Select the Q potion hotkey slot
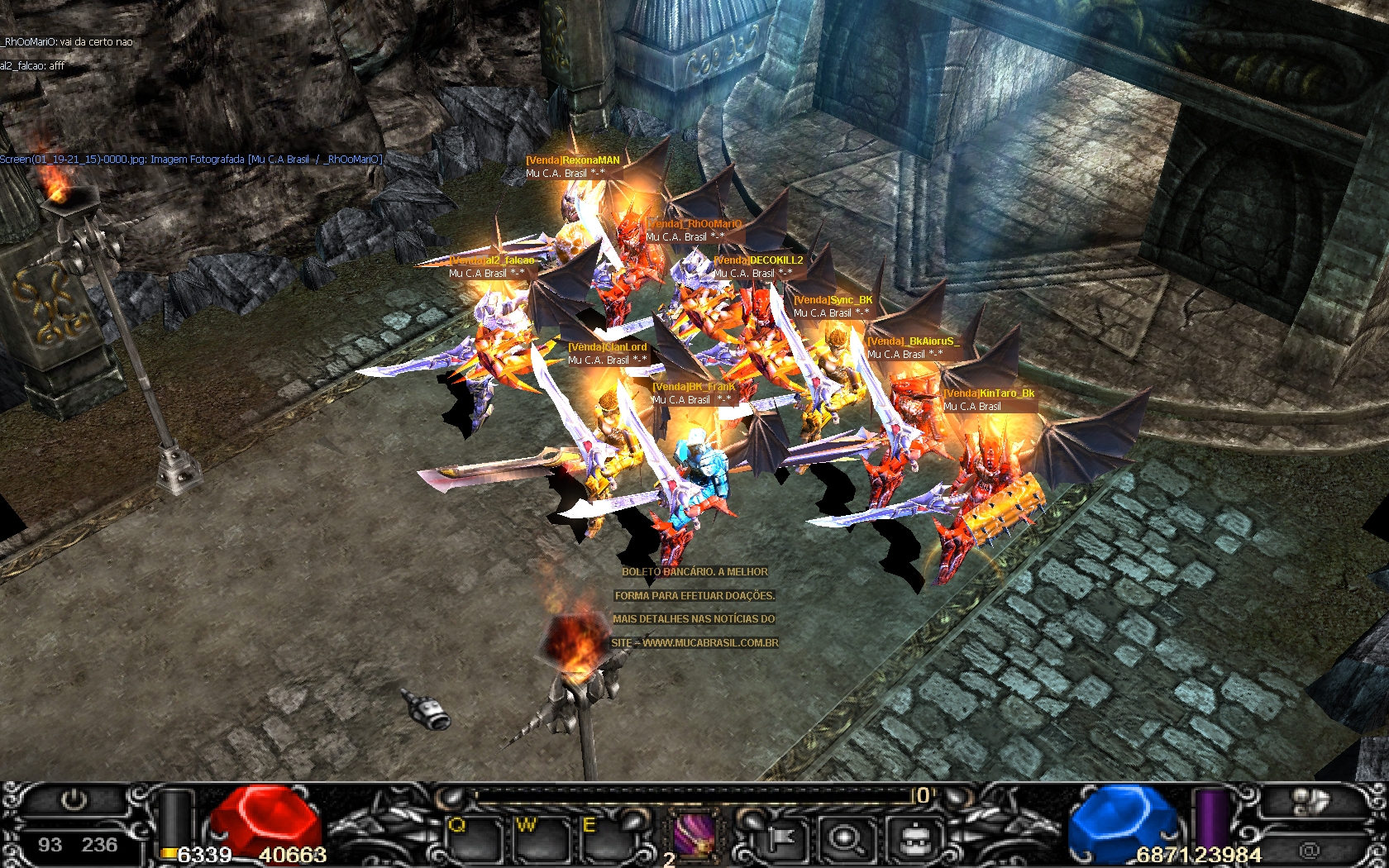 [474, 839]
